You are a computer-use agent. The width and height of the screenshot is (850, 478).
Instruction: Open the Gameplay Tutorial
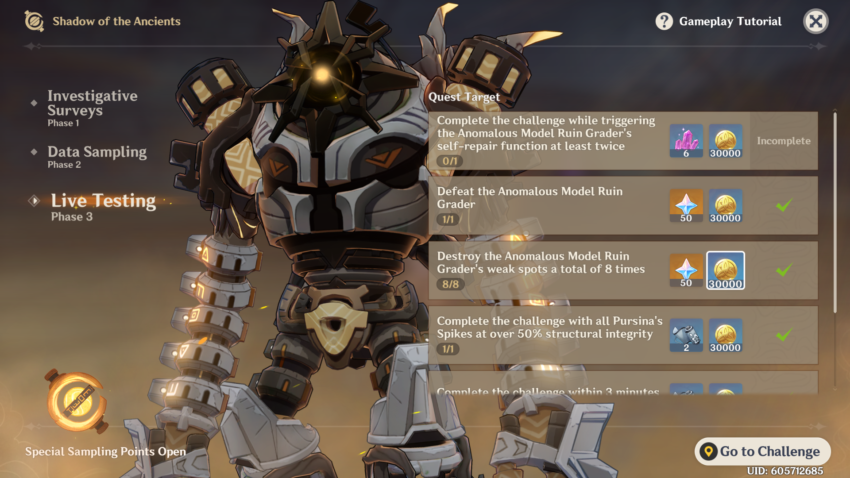coord(718,21)
